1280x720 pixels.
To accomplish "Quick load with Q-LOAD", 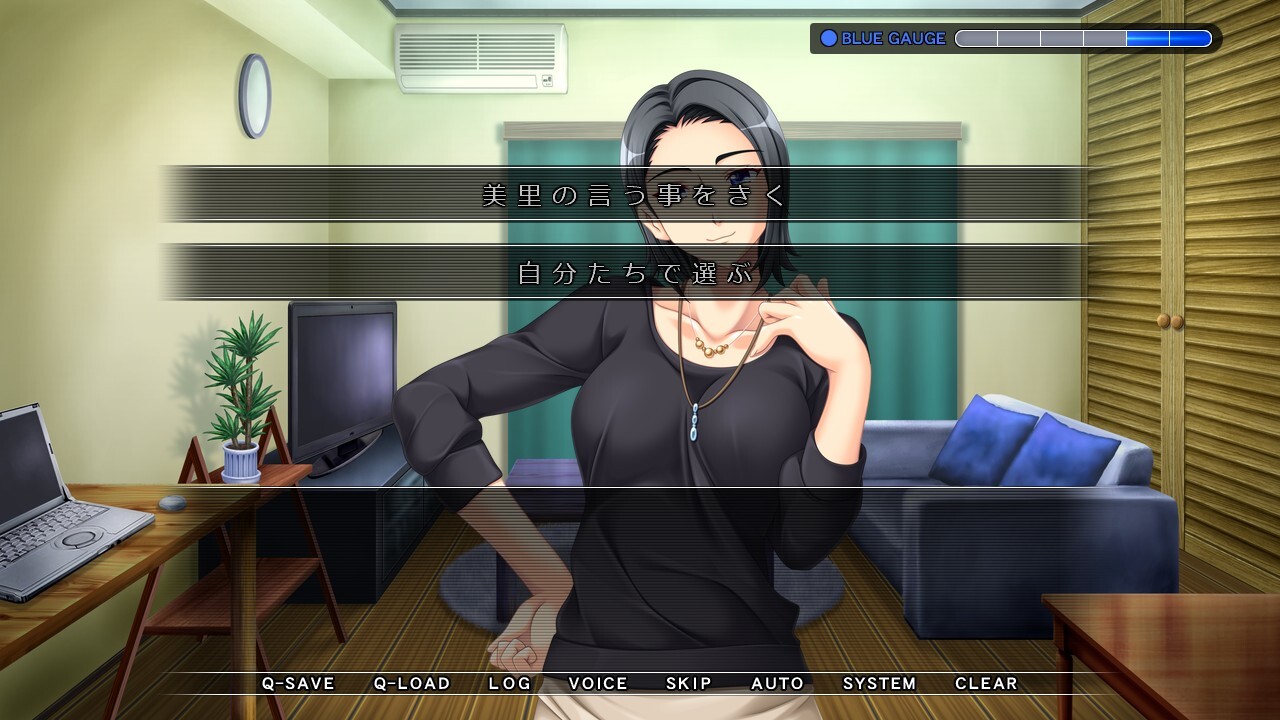I will pyautogui.click(x=412, y=684).
